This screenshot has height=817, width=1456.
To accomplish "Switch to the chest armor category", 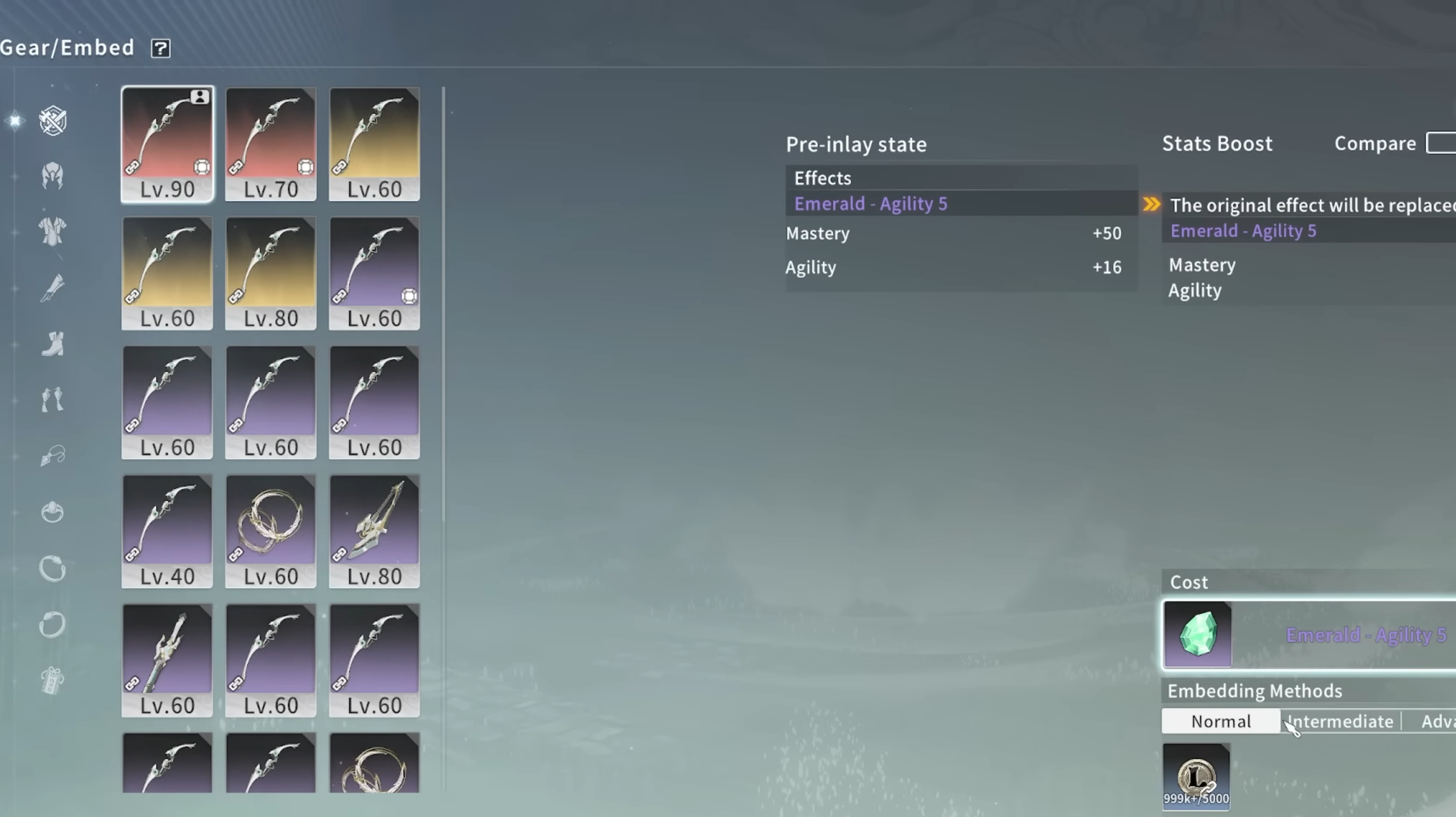I will pyautogui.click(x=52, y=231).
